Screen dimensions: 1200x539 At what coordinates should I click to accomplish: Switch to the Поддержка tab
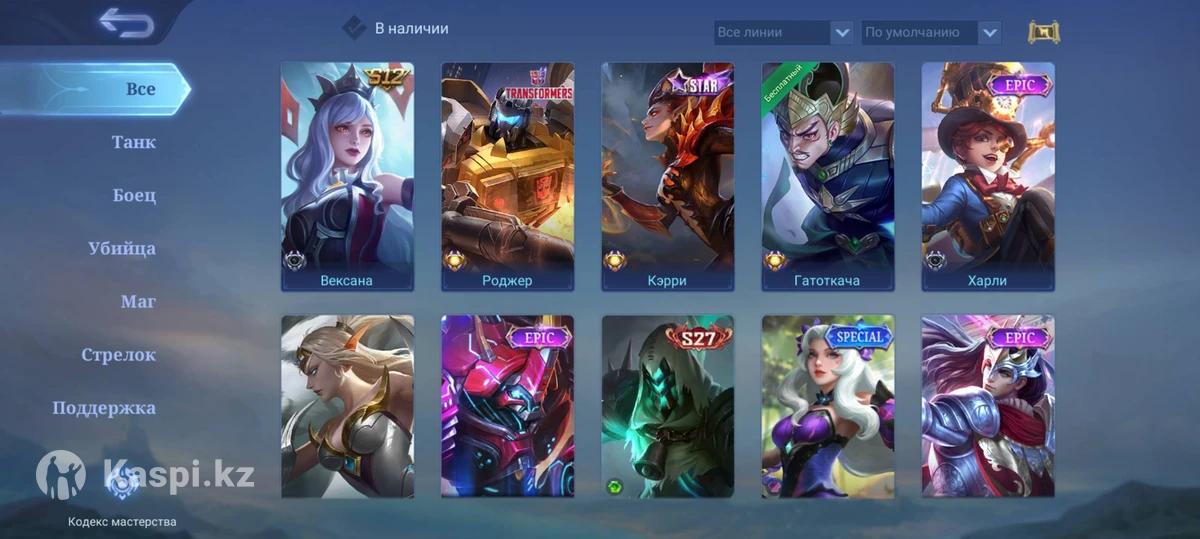pyautogui.click(x=104, y=407)
